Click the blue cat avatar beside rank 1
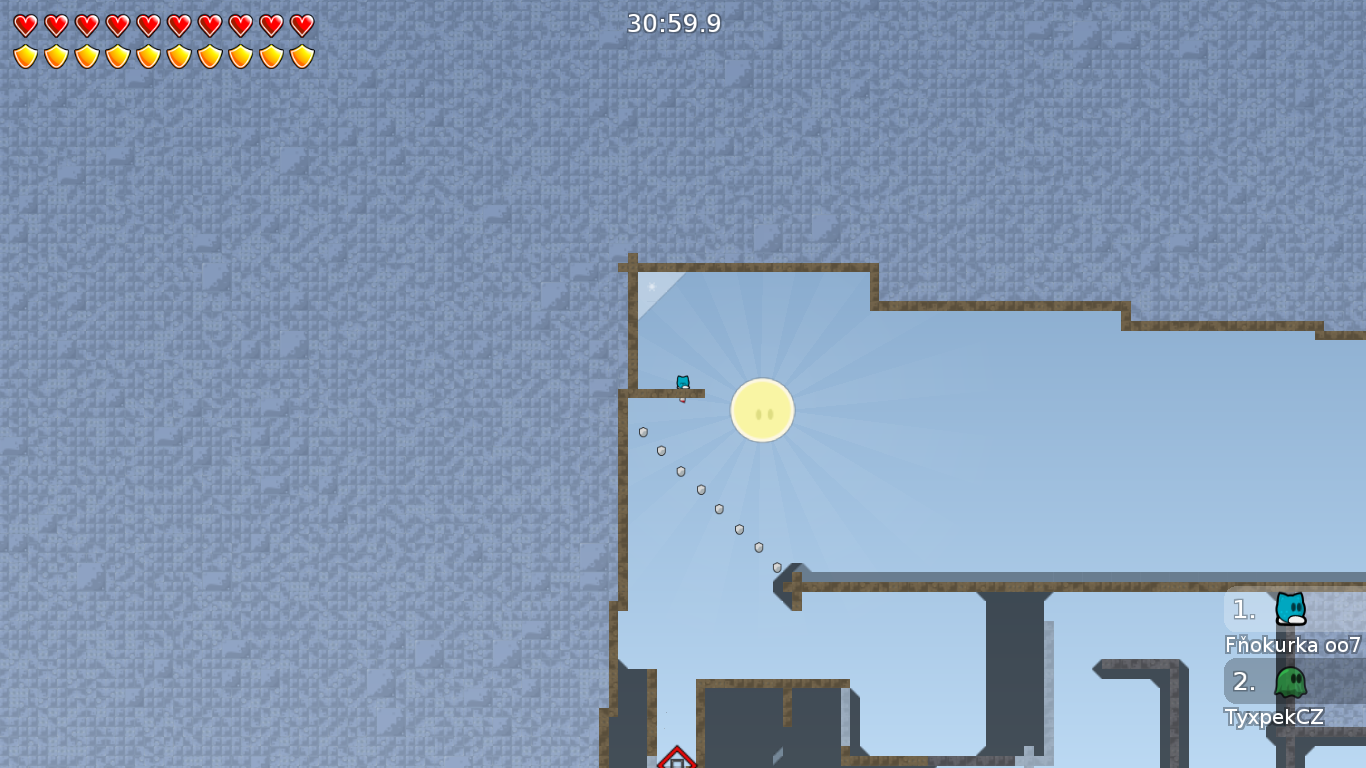This screenshot has height=768, width=1366. (1290, 610)
